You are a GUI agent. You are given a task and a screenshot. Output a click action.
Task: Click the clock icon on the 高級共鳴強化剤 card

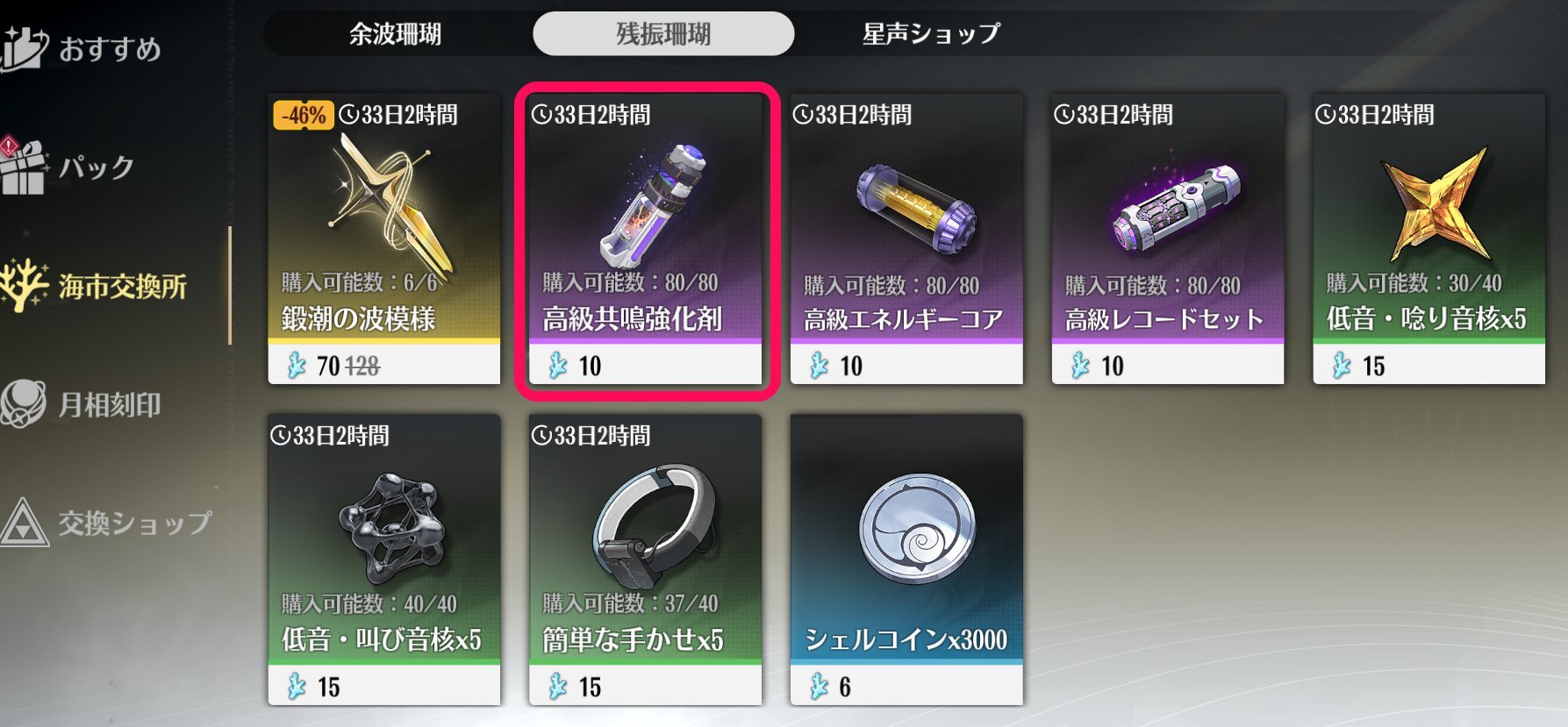544,112
